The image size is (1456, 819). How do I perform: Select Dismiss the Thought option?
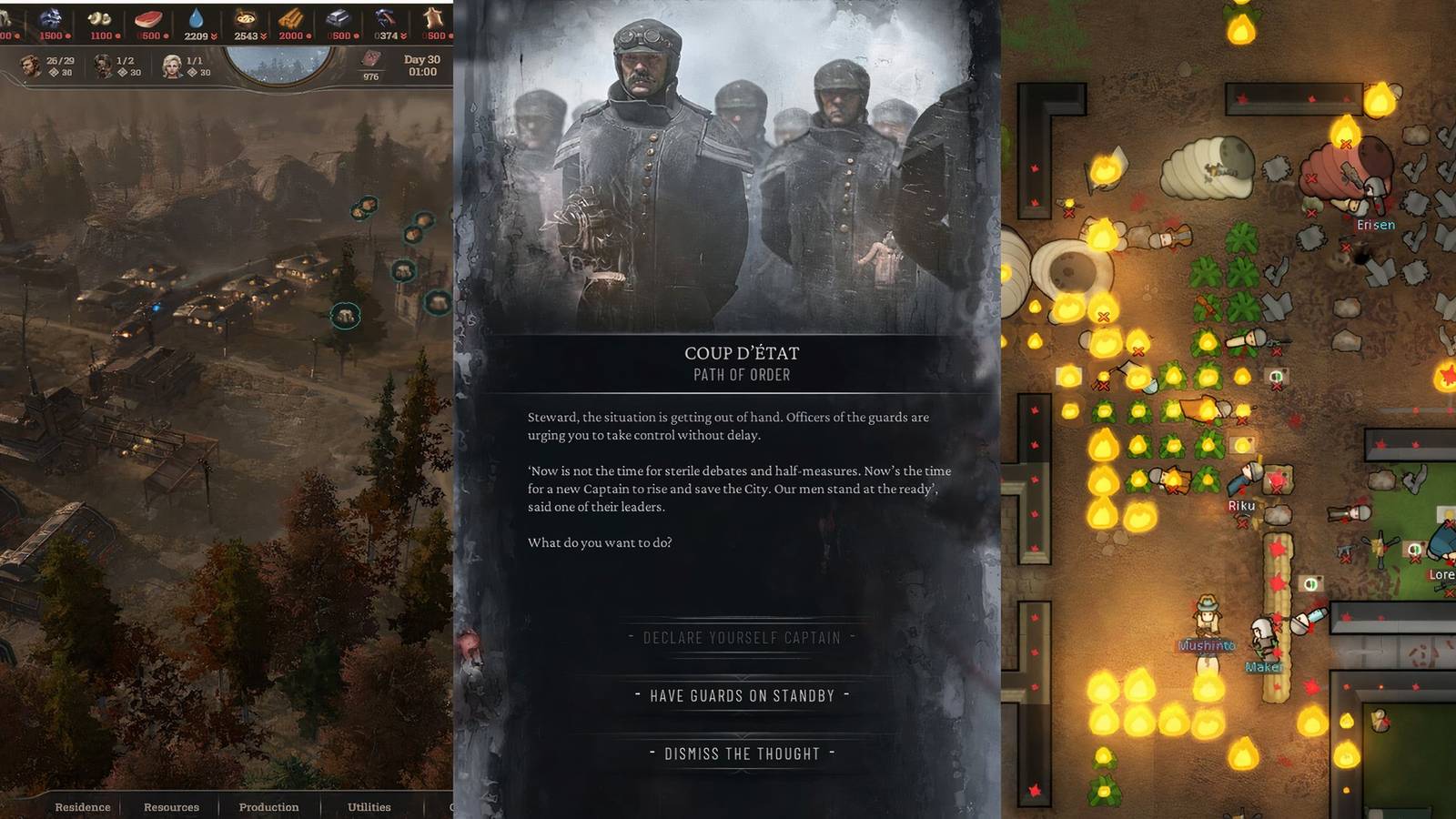(743, 753)
